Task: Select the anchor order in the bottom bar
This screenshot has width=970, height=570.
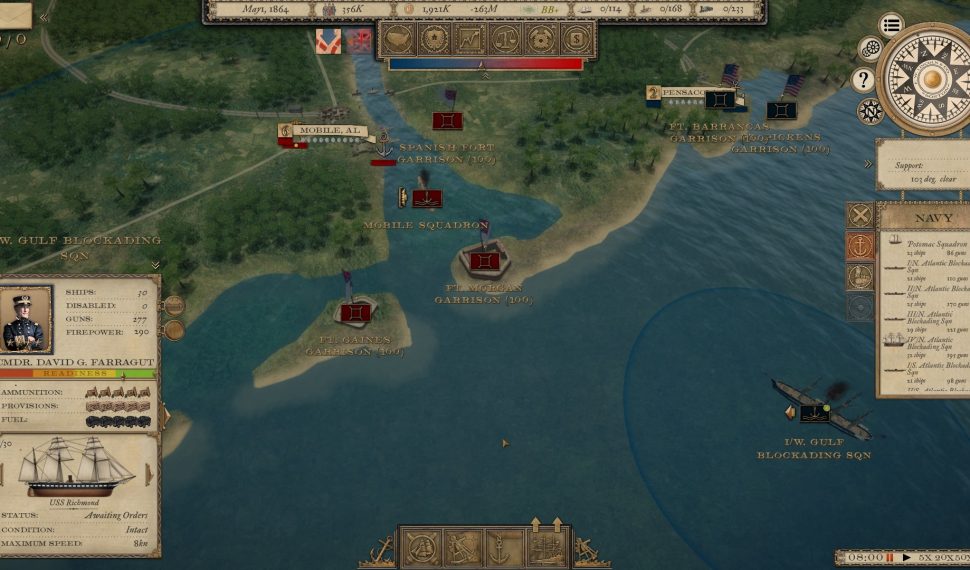Action: (x=498, y=548)
